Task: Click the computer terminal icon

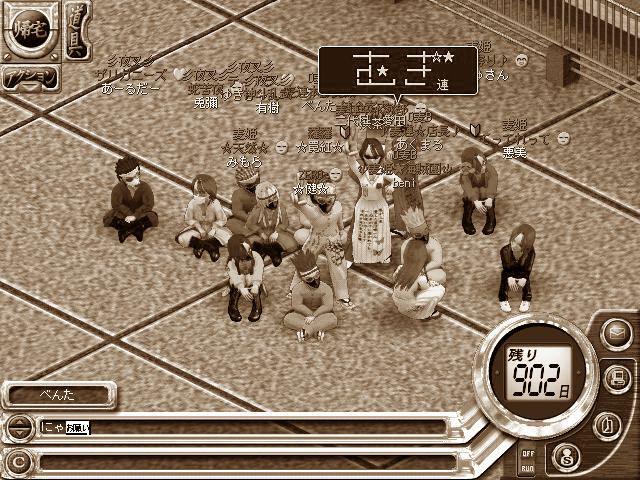Action: (617, 378)
